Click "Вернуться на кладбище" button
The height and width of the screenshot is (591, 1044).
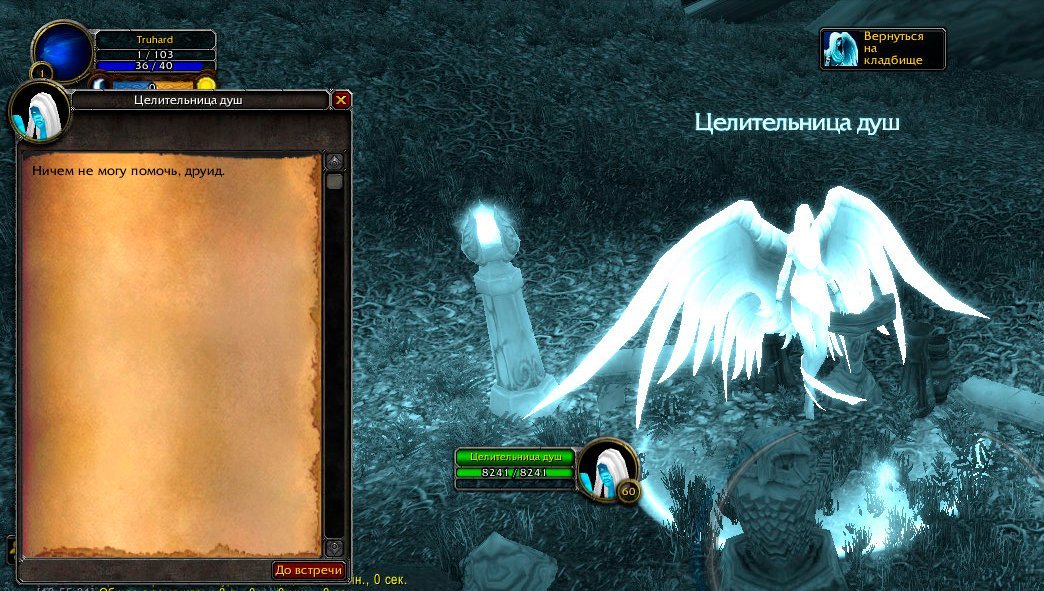[x=883, y=48]
